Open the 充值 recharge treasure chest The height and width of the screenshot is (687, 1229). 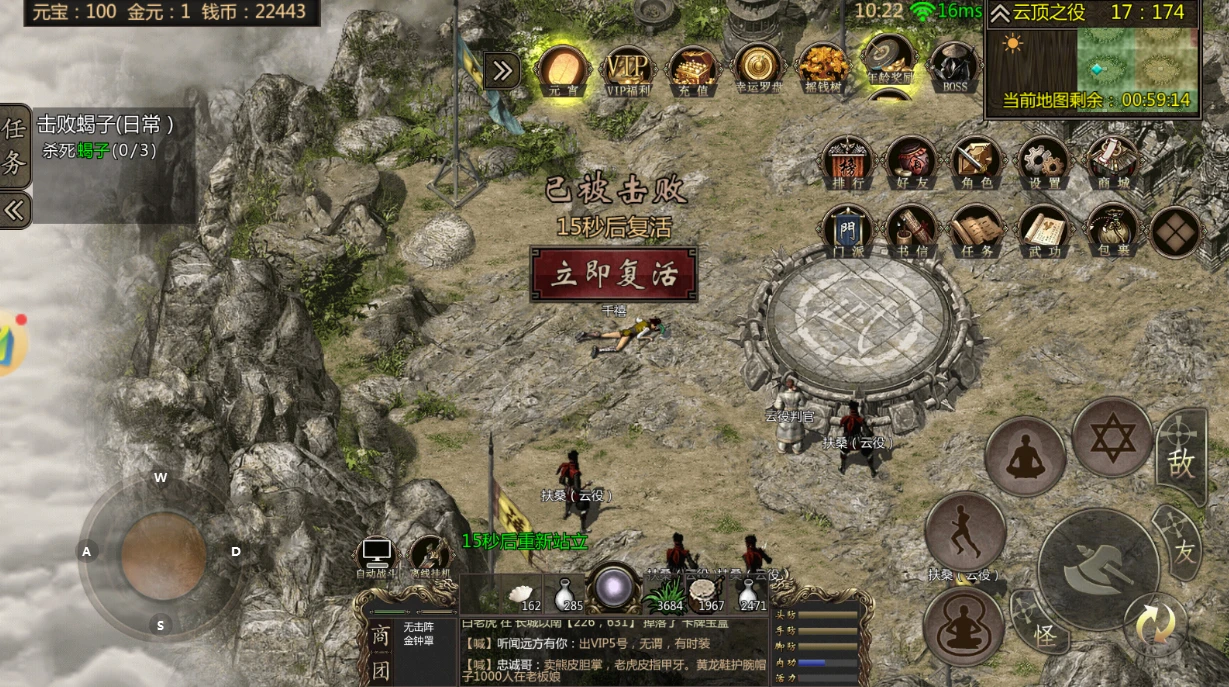(x=692, y=68)
